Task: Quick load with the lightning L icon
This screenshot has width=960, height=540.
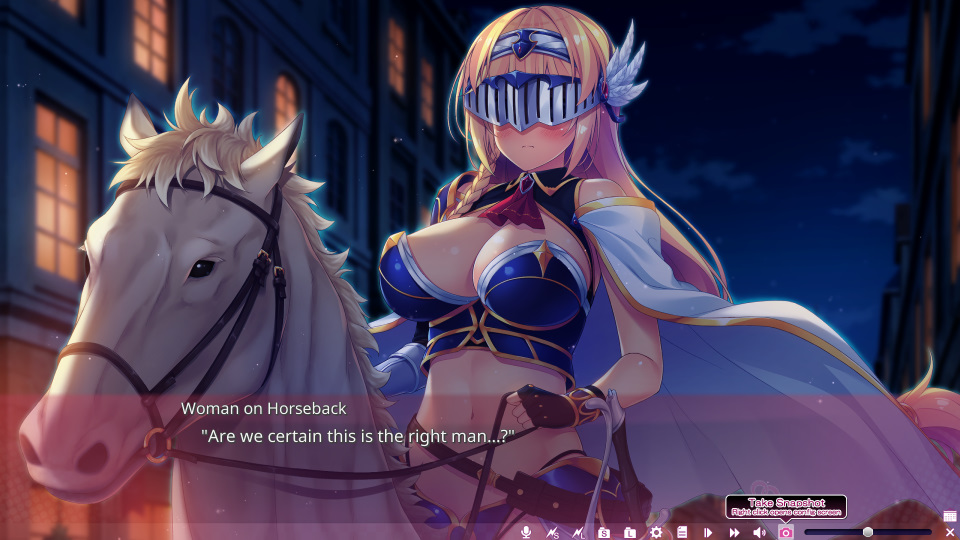Action: click(577, 532)
